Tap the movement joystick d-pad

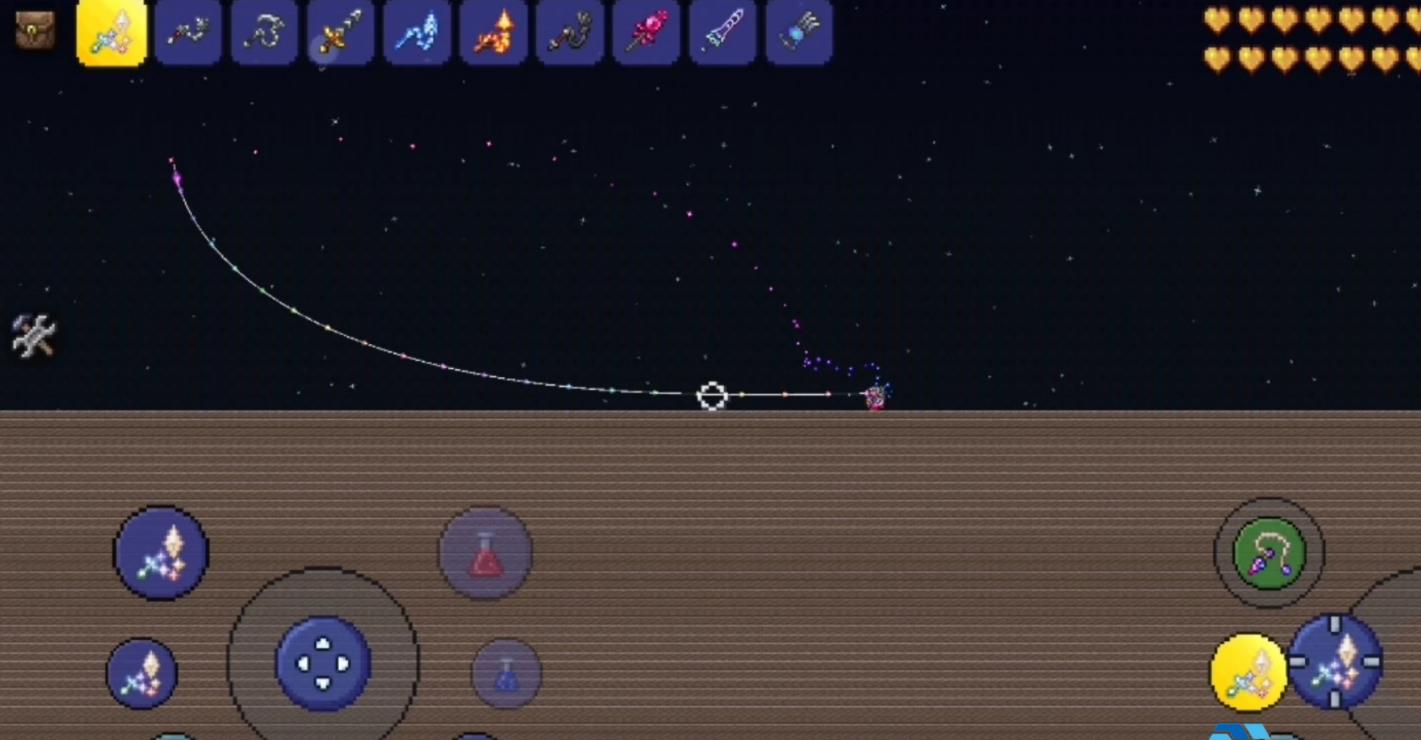tap(323, 662)
